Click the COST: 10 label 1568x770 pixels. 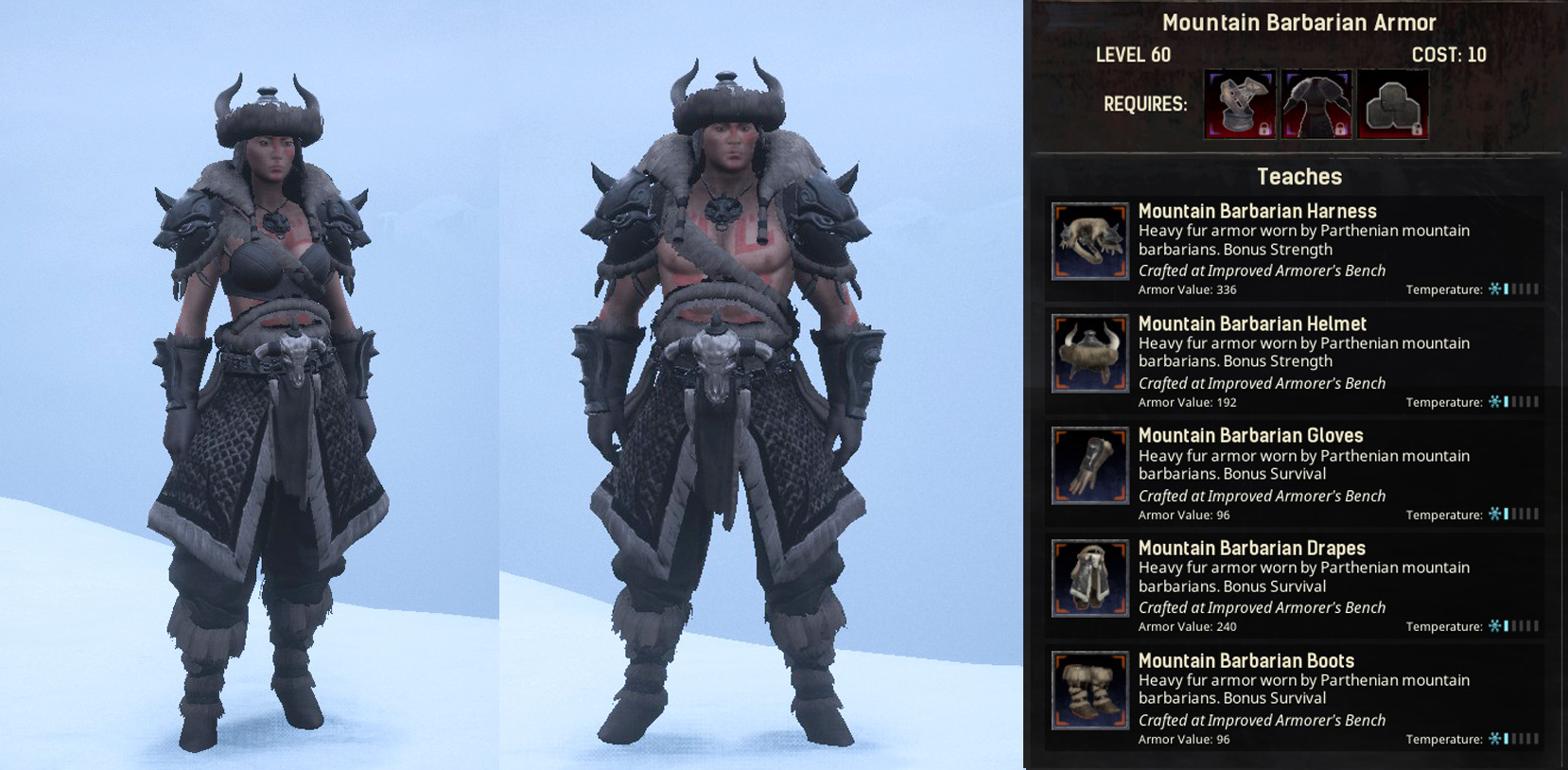click(x=1449, y=55)
